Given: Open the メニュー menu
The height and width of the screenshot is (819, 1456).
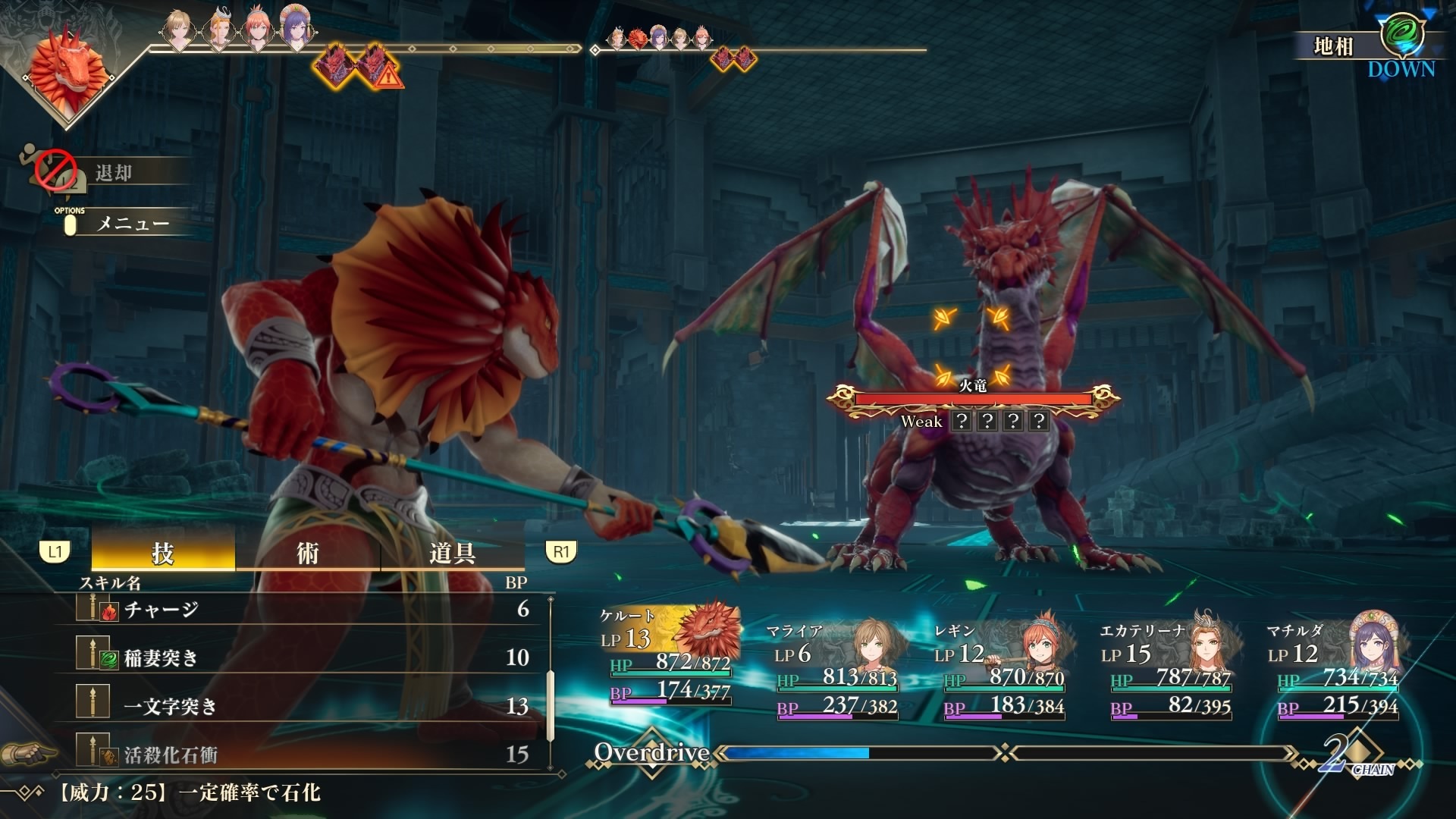Looking at the screenshot, I should [132, 224].
